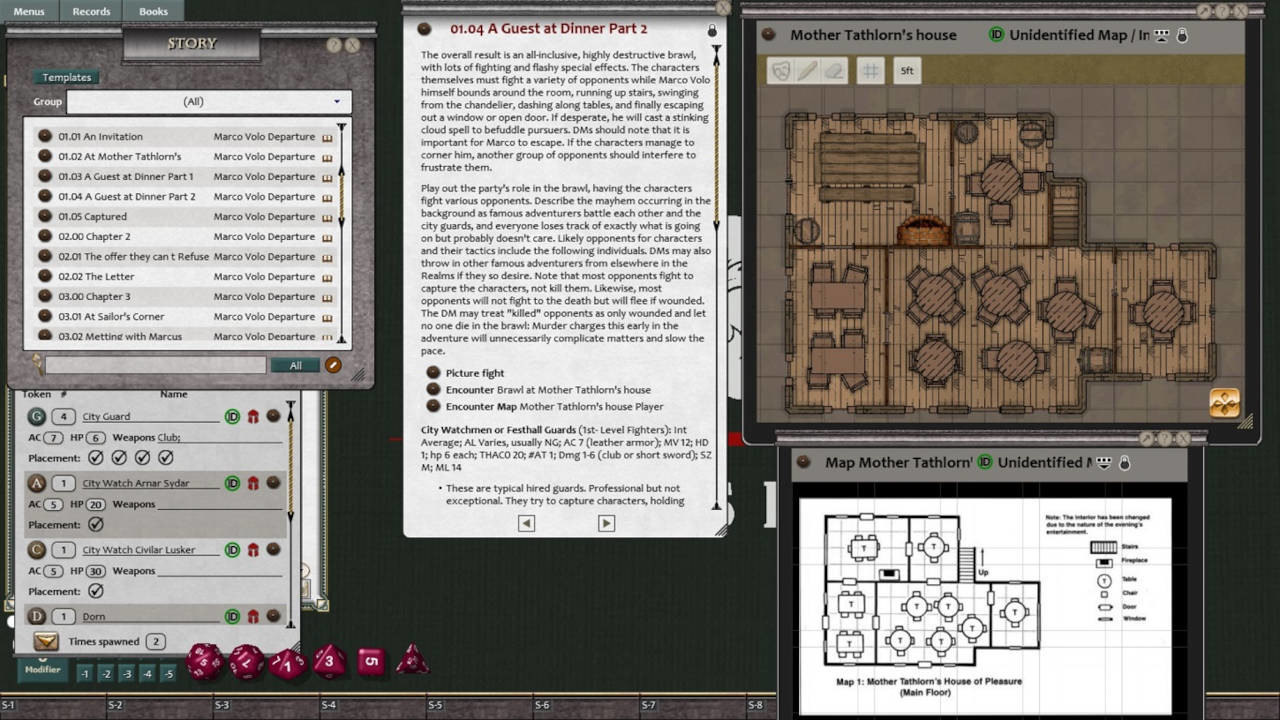1280x720 pixels.
Task: Open the Group (All) dropdown in the Story window
Action: (338, 101)
